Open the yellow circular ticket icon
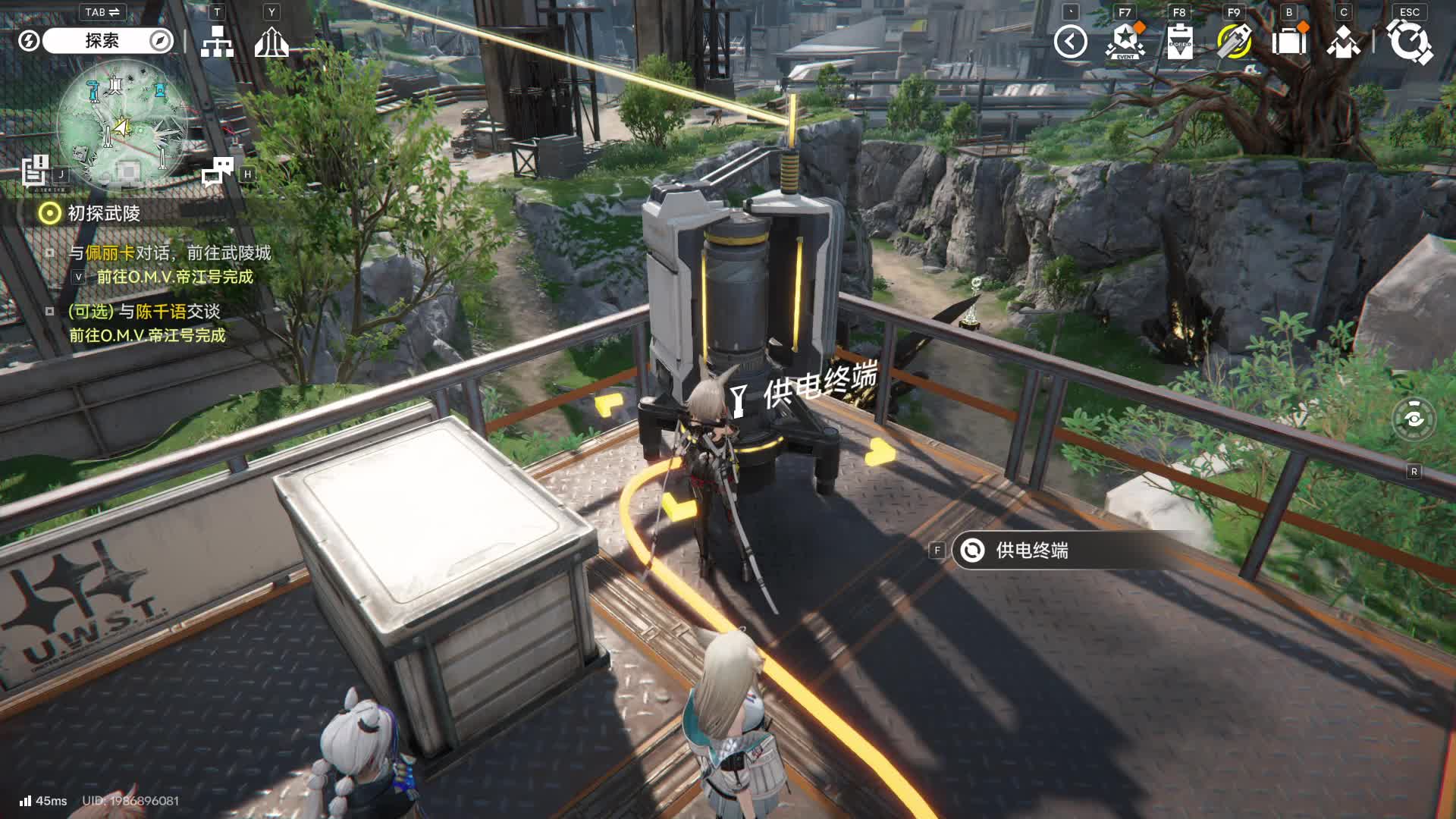The height and width of the screenshot is (819, 1456). pyautogui.click(x=1234, y=42)
